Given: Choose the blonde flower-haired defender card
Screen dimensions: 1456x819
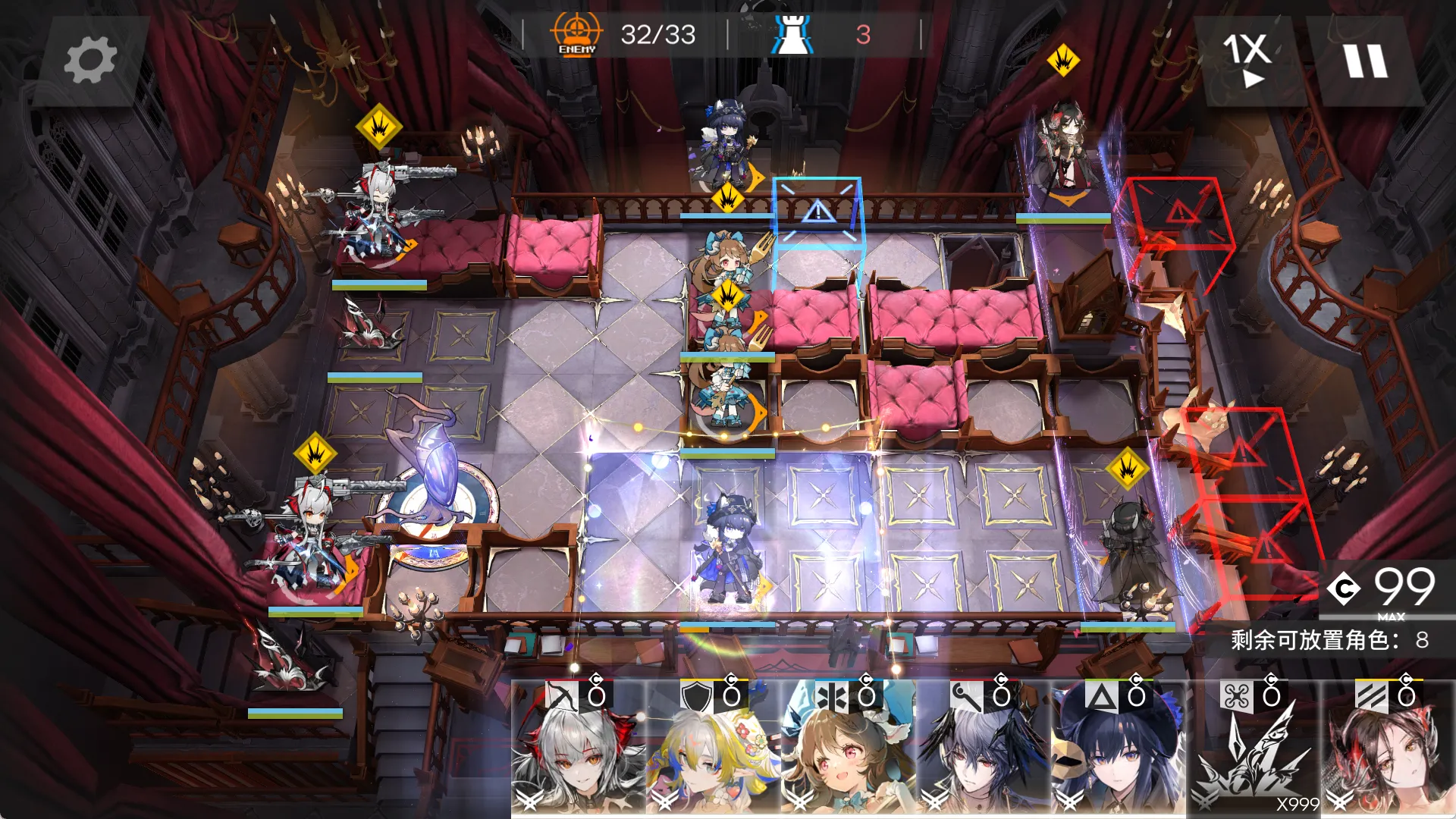Looking at the screenshot, I should click(x=713, y=747).
